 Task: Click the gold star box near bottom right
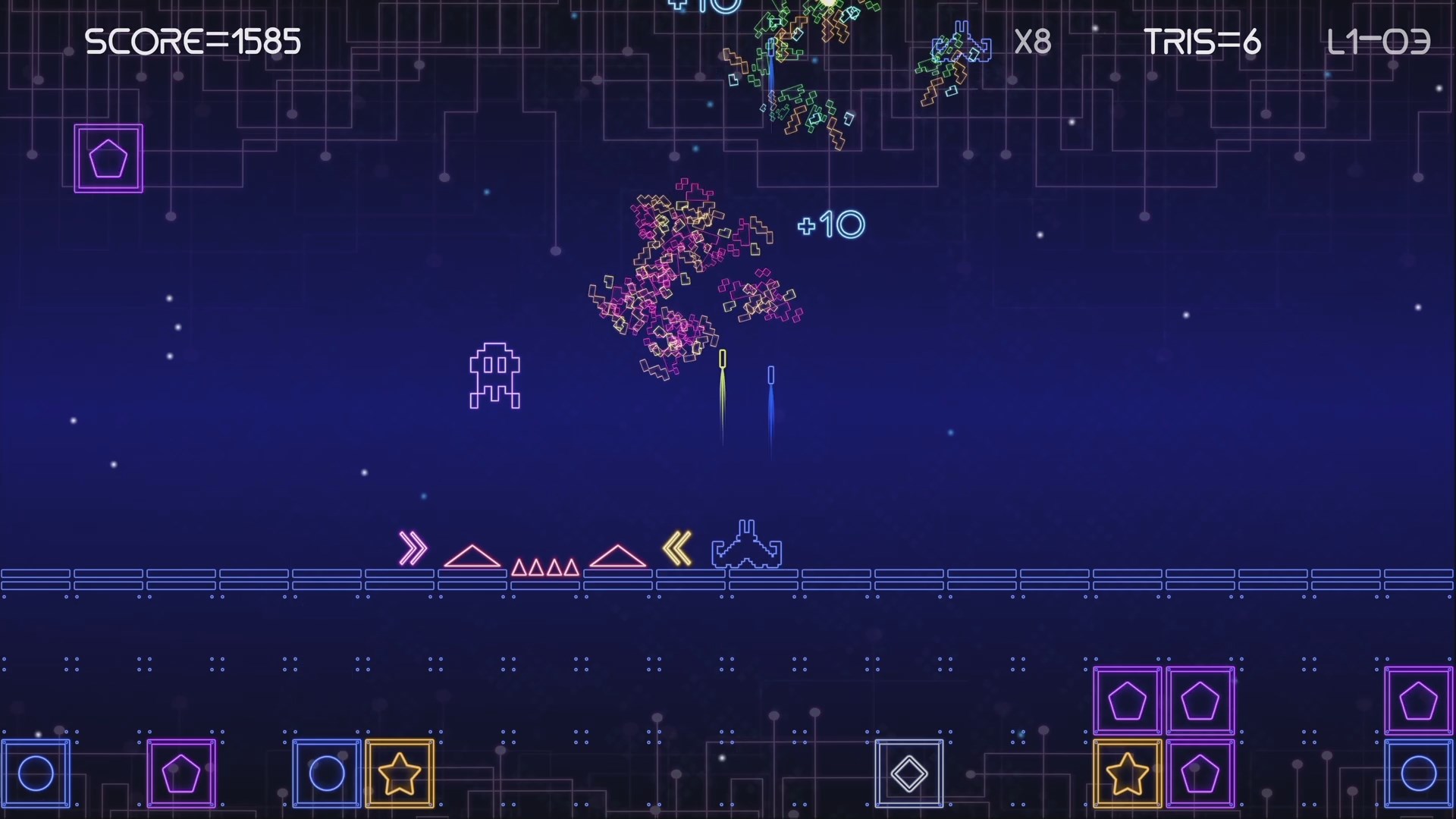1127,773
